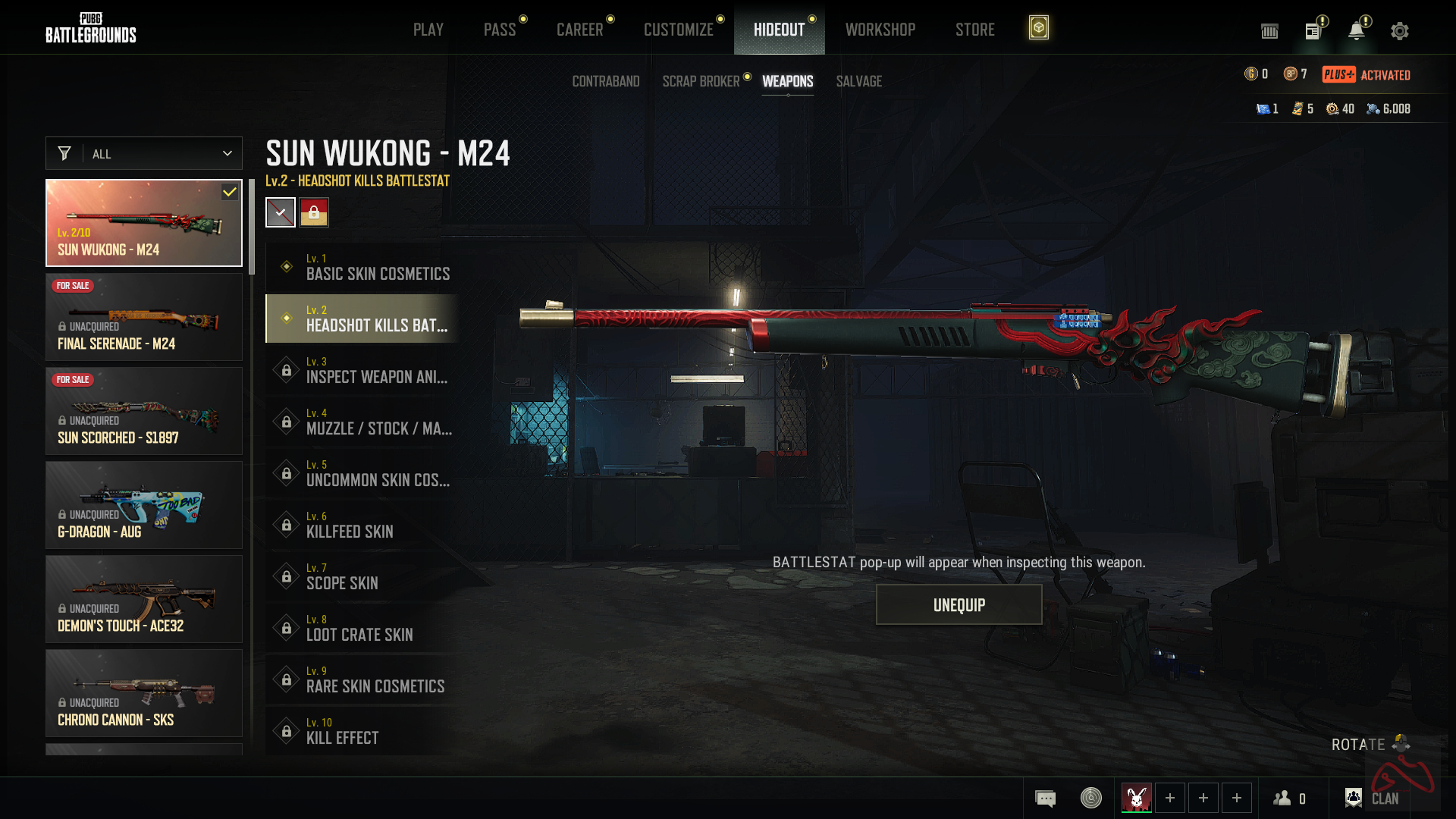Select the Sun Scorched - S1897 skin

pyautogui.click(x=144, y=411)
